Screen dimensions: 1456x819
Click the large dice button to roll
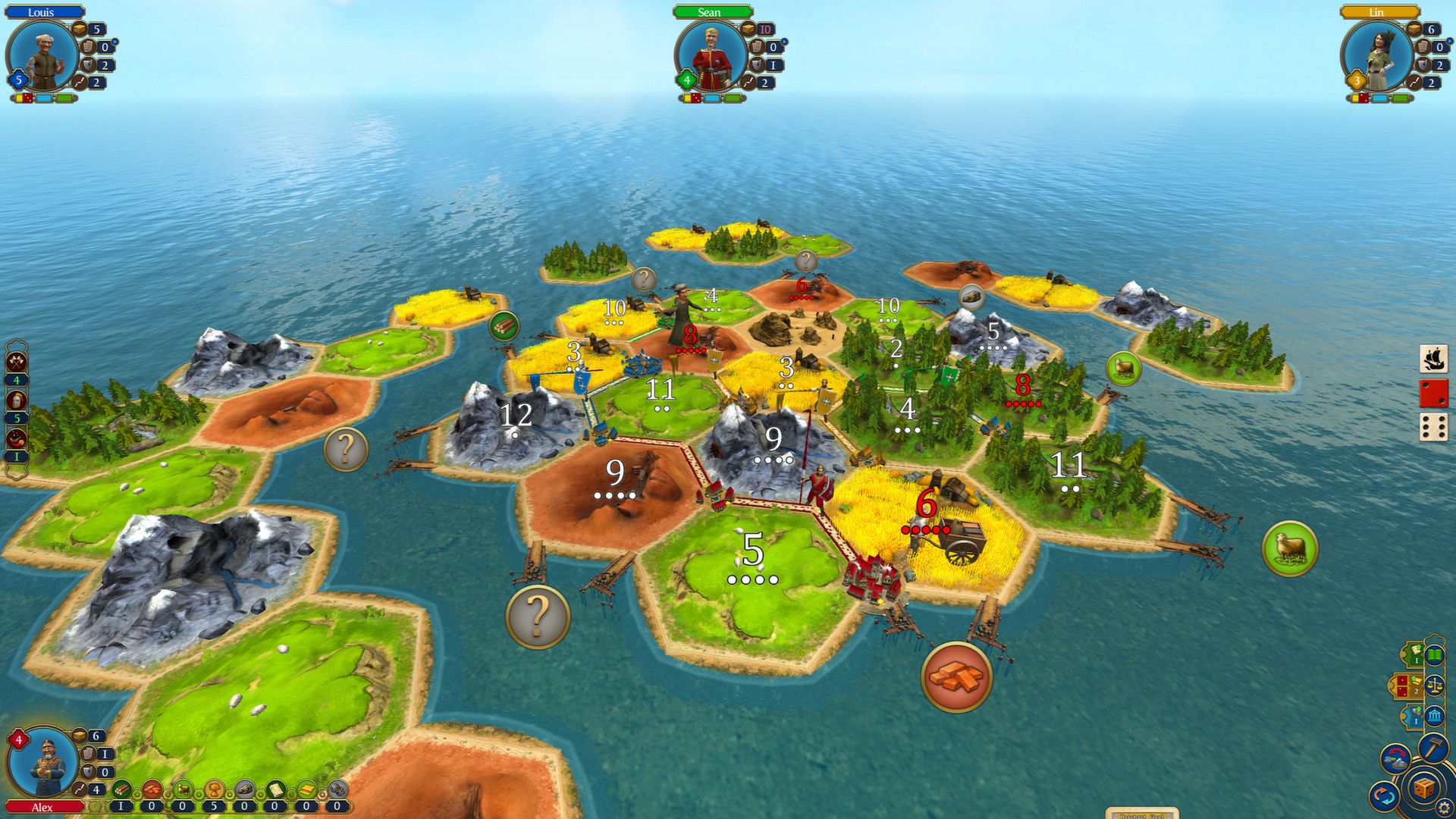point(1423,789)
